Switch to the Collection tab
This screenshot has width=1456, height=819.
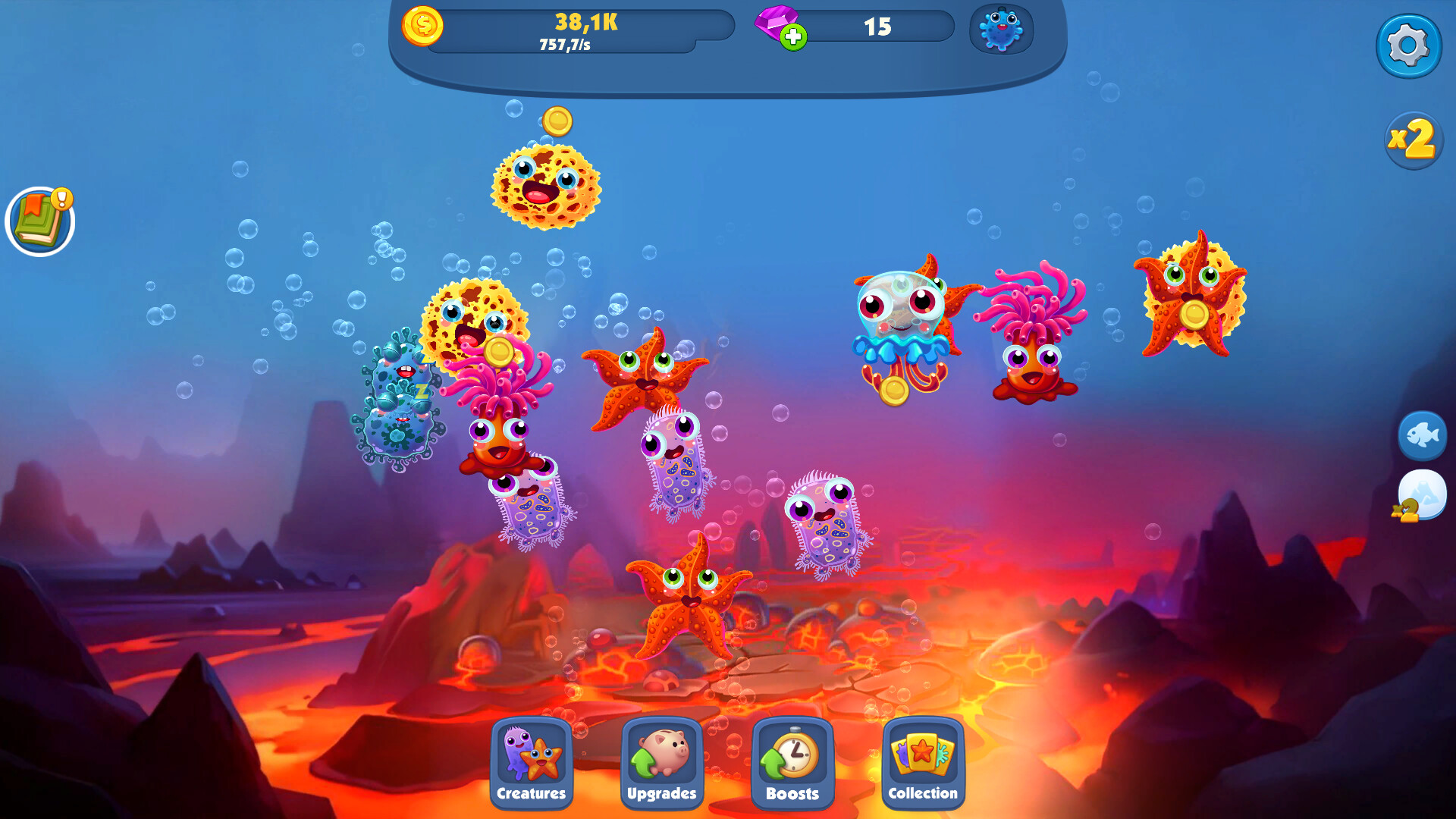[922, 766]
